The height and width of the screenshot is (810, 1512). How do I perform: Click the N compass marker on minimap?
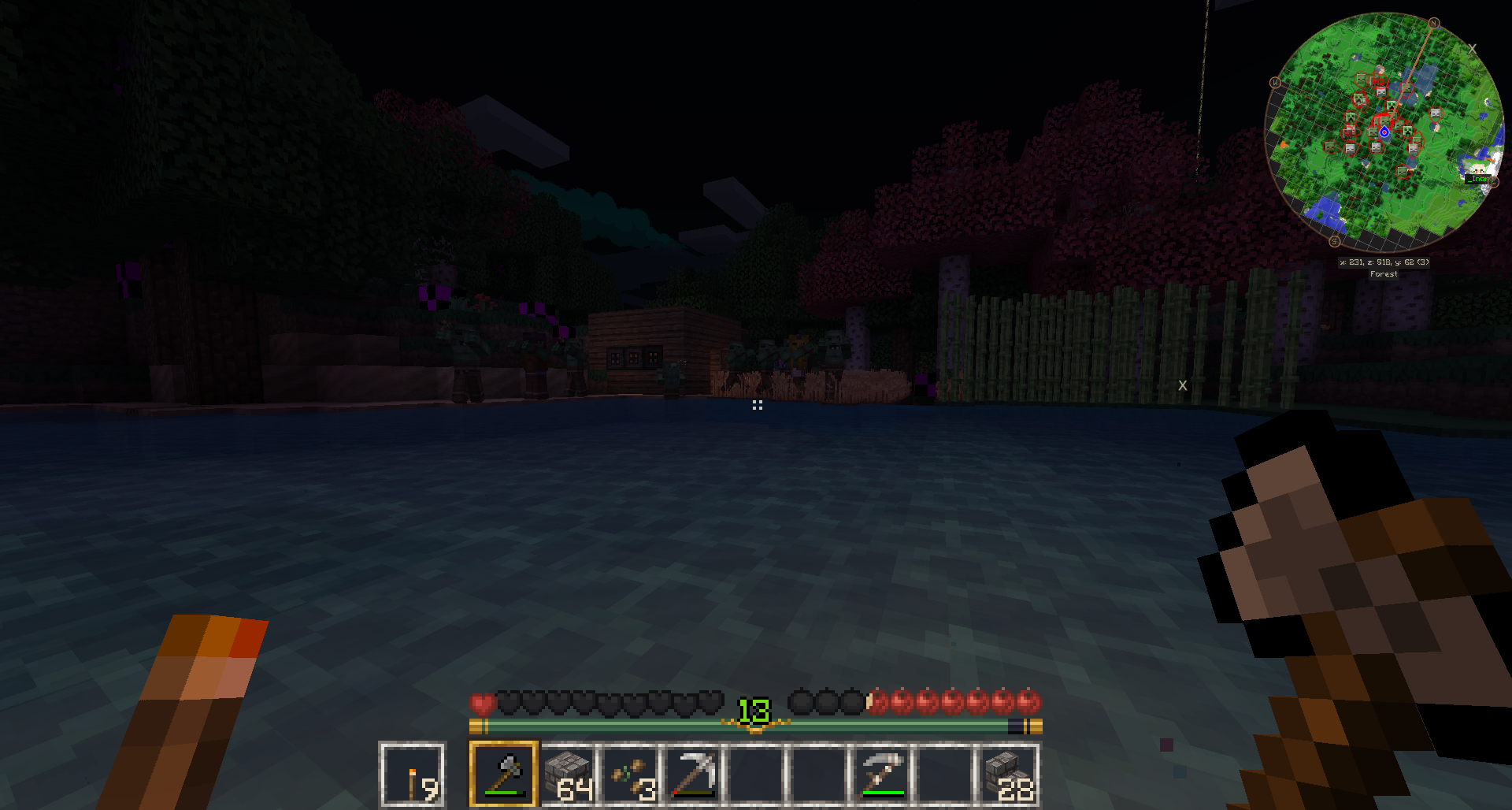coord(1433,24)
